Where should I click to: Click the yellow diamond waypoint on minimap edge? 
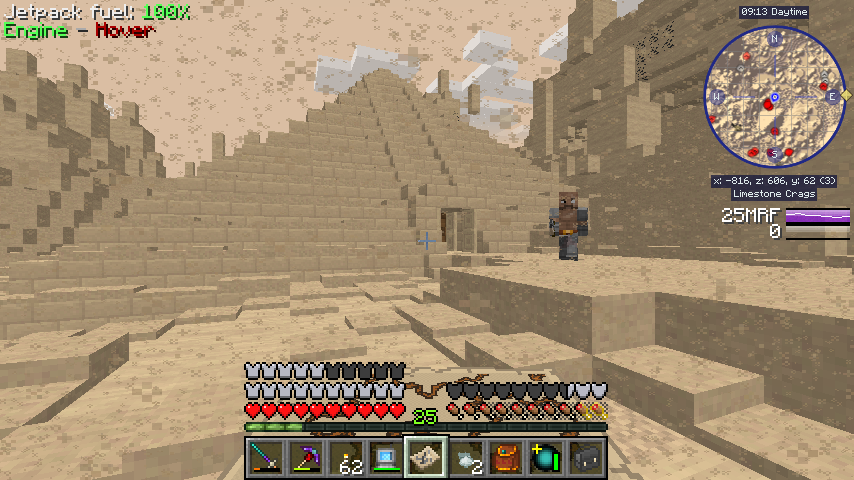[846, 94]
